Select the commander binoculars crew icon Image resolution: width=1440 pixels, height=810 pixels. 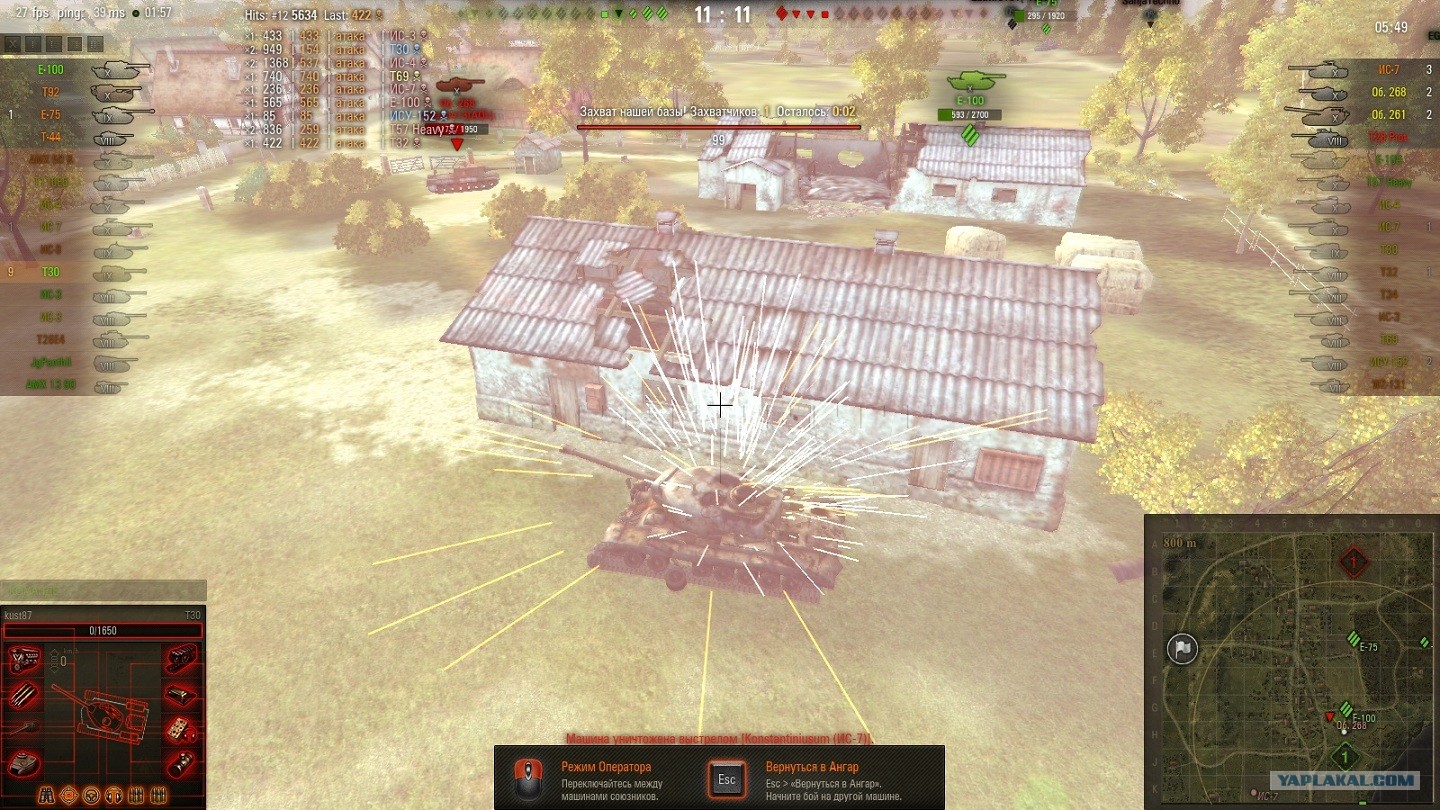pos(46,796)
